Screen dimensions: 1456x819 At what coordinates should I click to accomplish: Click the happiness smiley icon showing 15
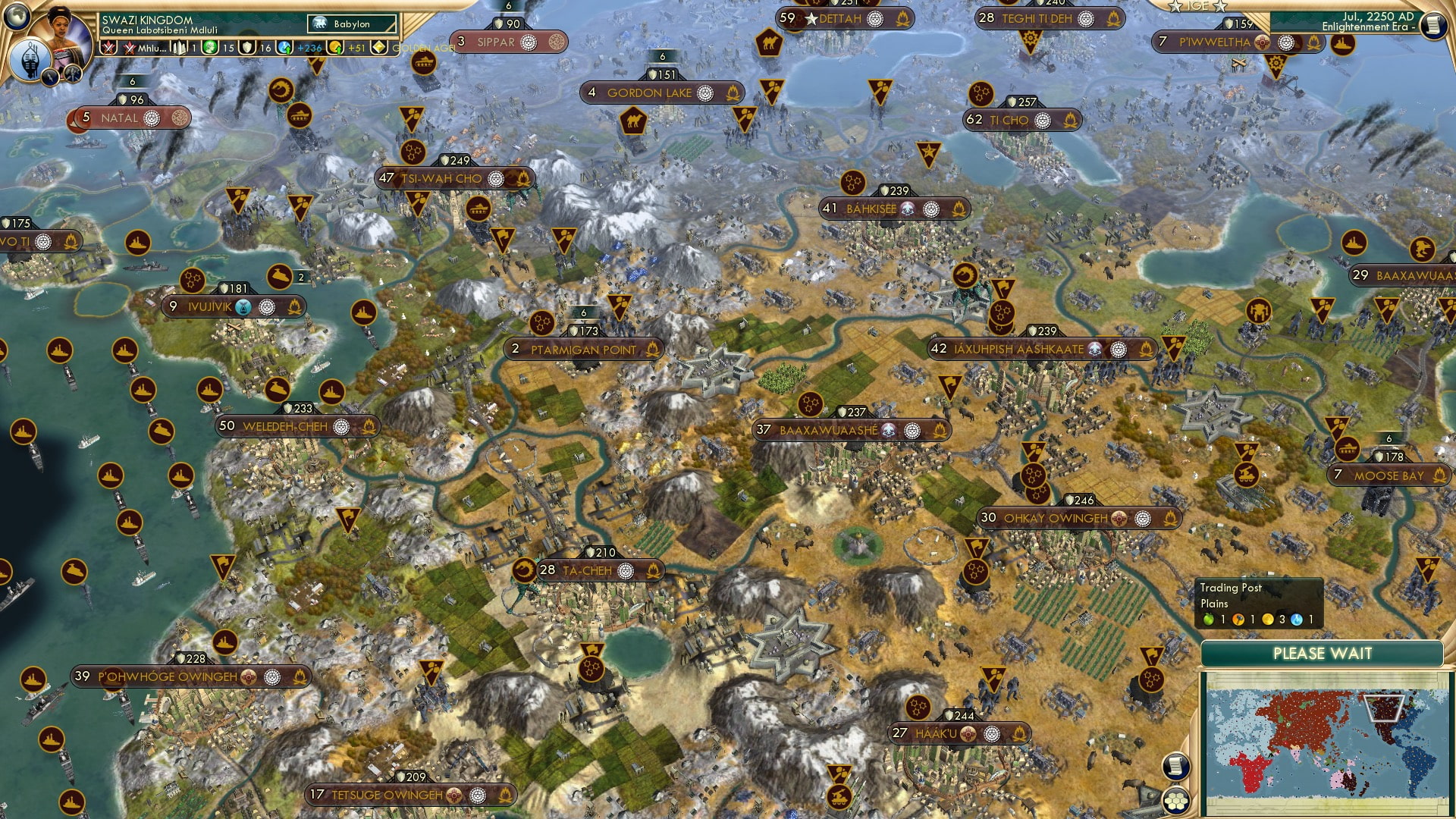[x=209, y=47]
